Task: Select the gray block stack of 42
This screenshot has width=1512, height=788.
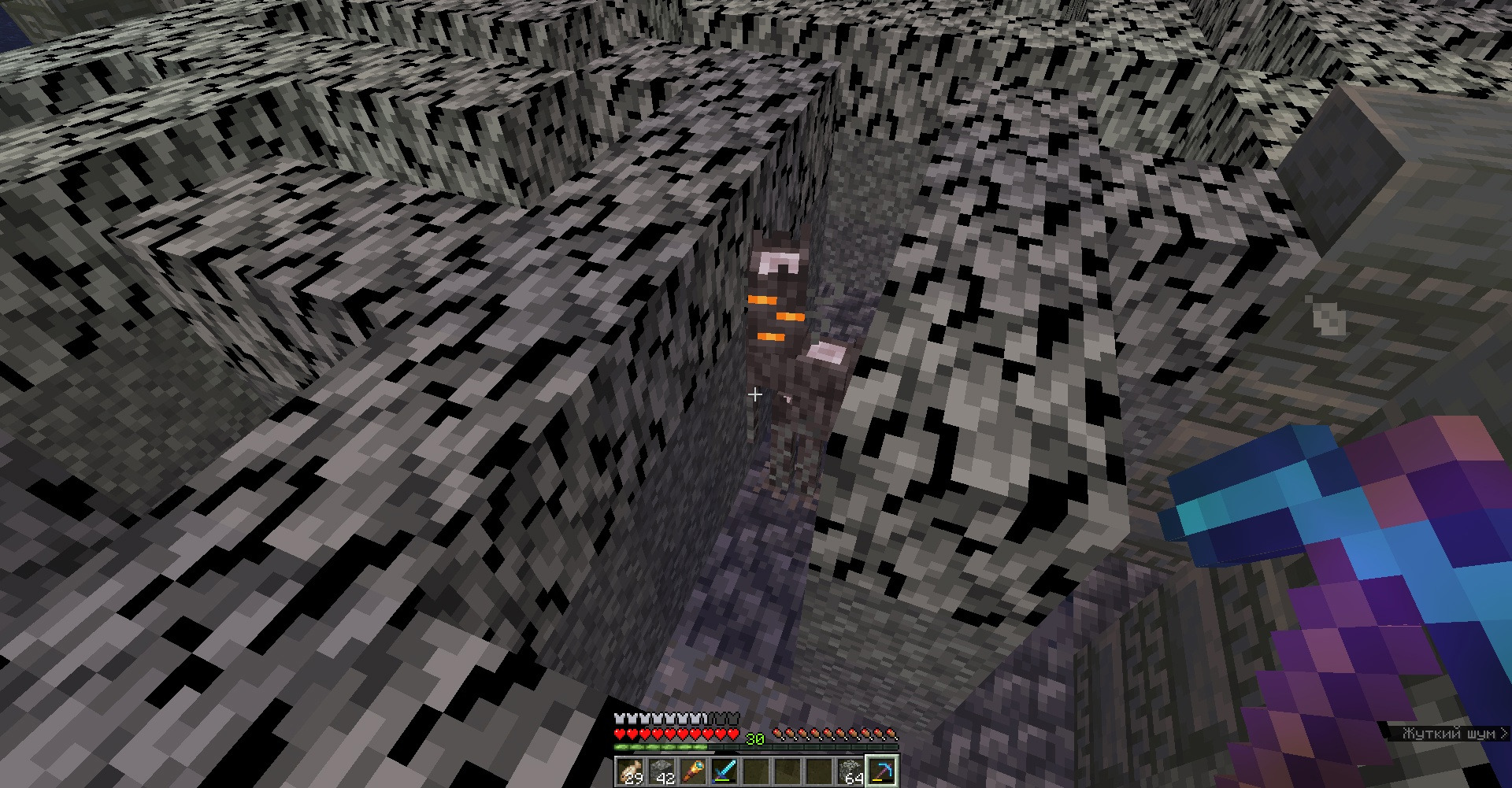Action: [x=661, y=771]
